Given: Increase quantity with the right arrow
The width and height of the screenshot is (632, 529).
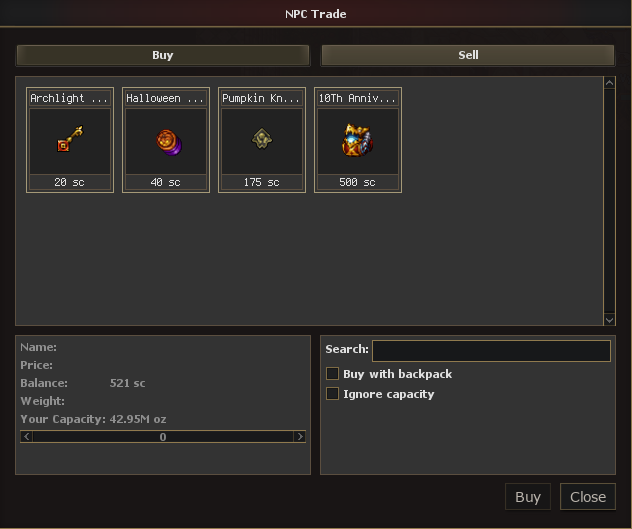Looking at the screenshot, I should [x=299, y=437].
